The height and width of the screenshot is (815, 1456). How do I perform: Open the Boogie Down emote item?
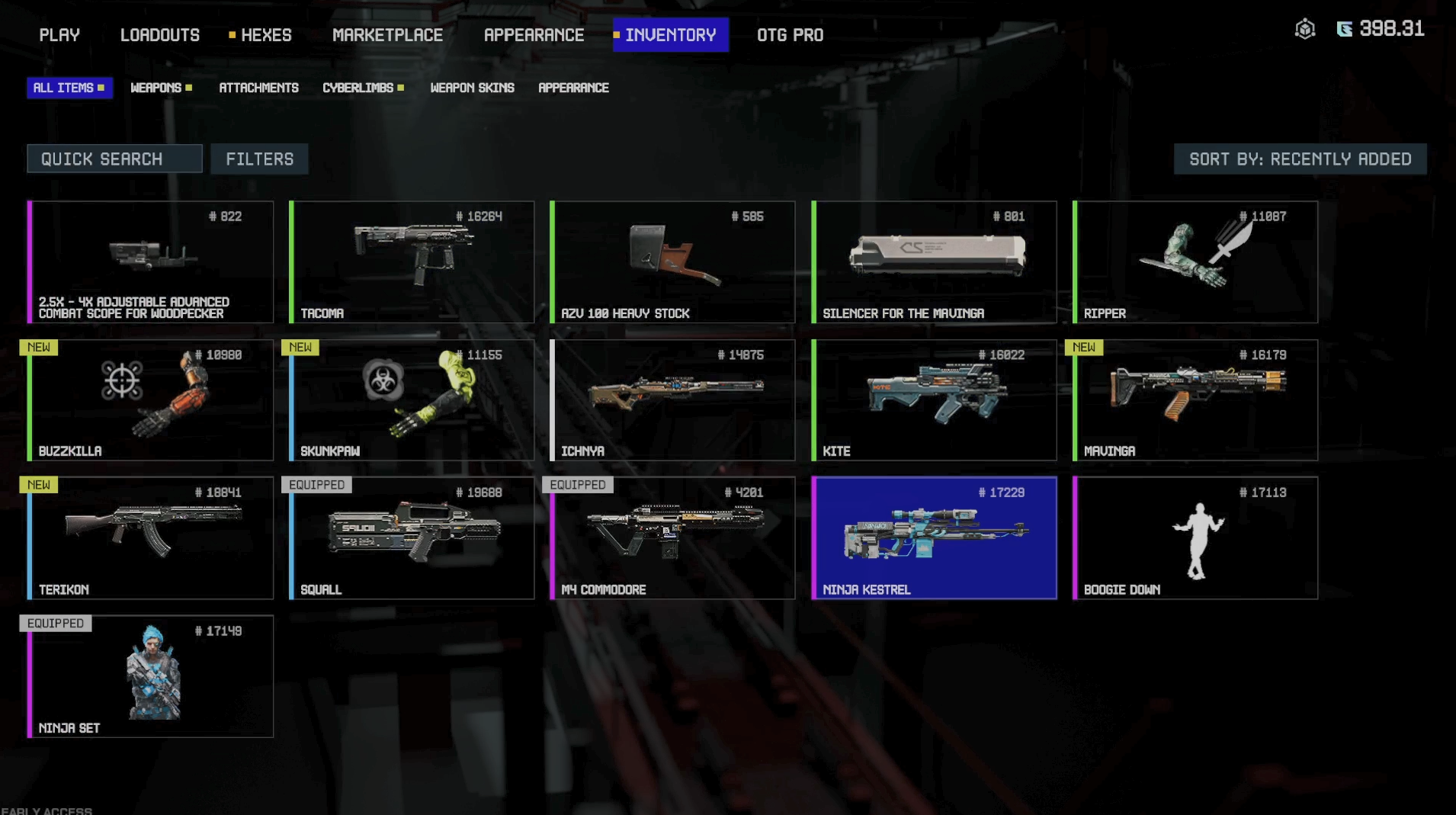click(1195, 538)
